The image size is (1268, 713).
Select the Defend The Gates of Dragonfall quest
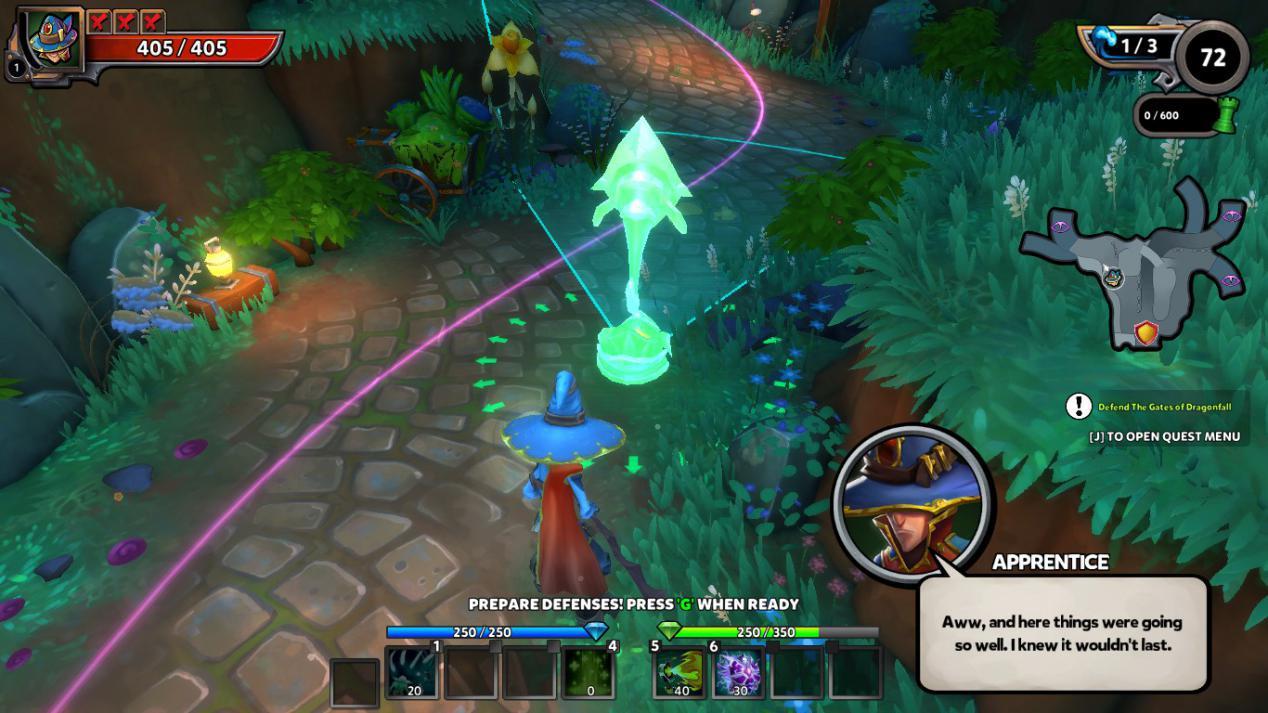1164,407
